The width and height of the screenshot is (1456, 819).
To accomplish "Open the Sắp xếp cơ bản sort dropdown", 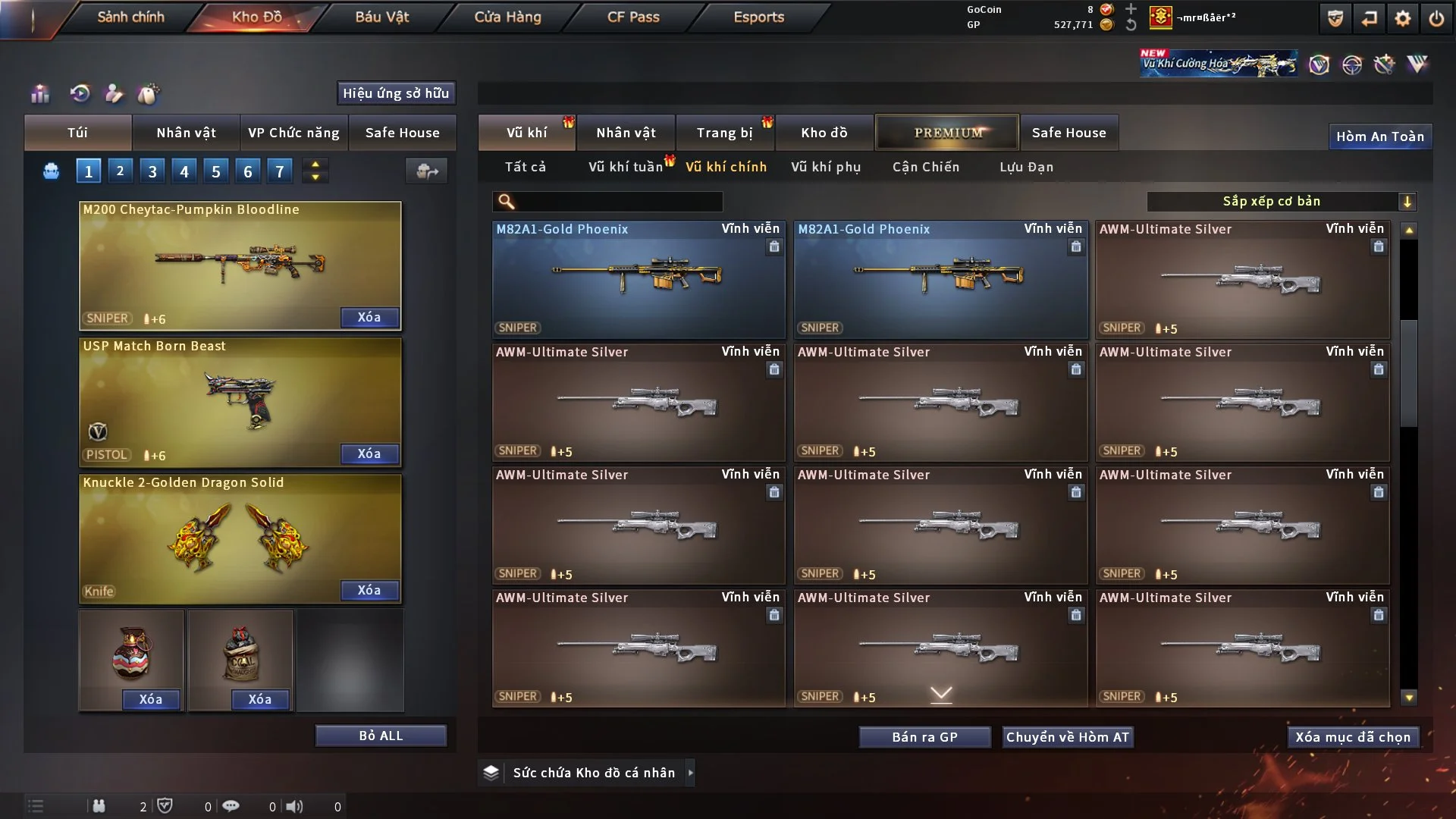I will (1281, 202).
